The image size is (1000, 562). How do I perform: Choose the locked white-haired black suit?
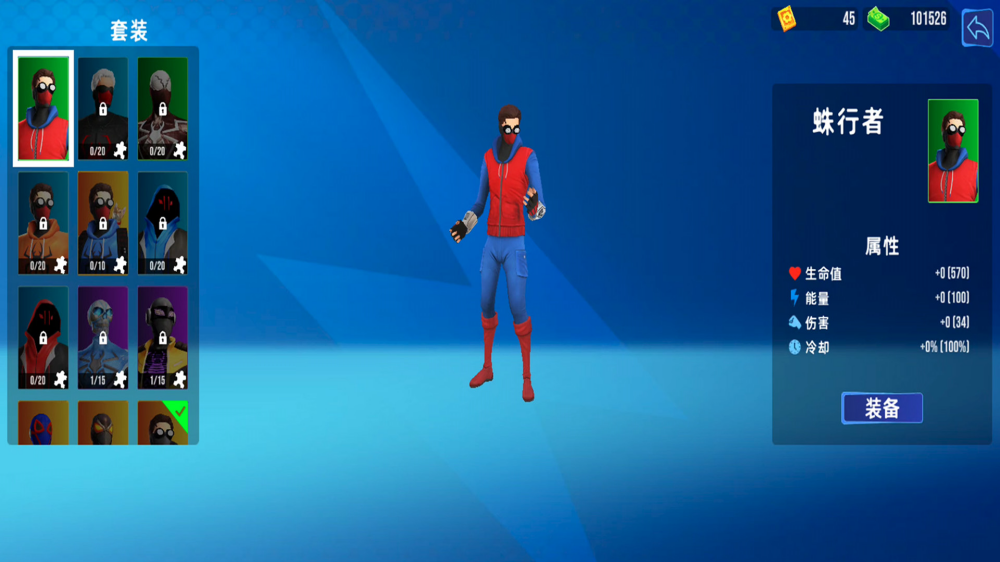(103, 108)
